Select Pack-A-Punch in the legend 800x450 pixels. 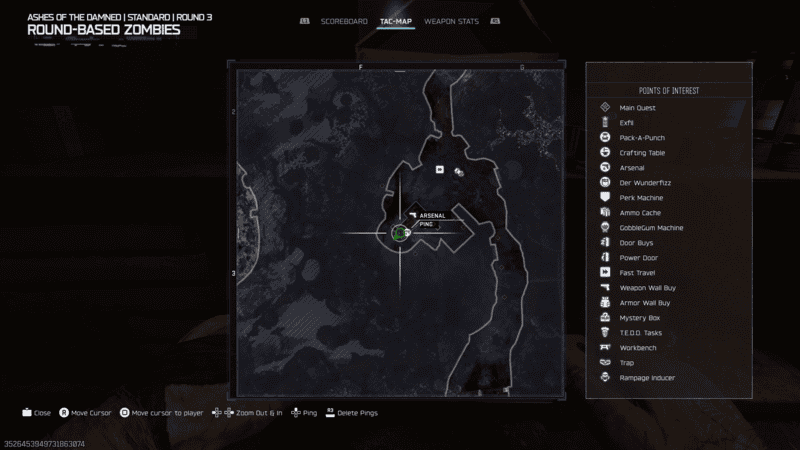click(x=641, y=138)
